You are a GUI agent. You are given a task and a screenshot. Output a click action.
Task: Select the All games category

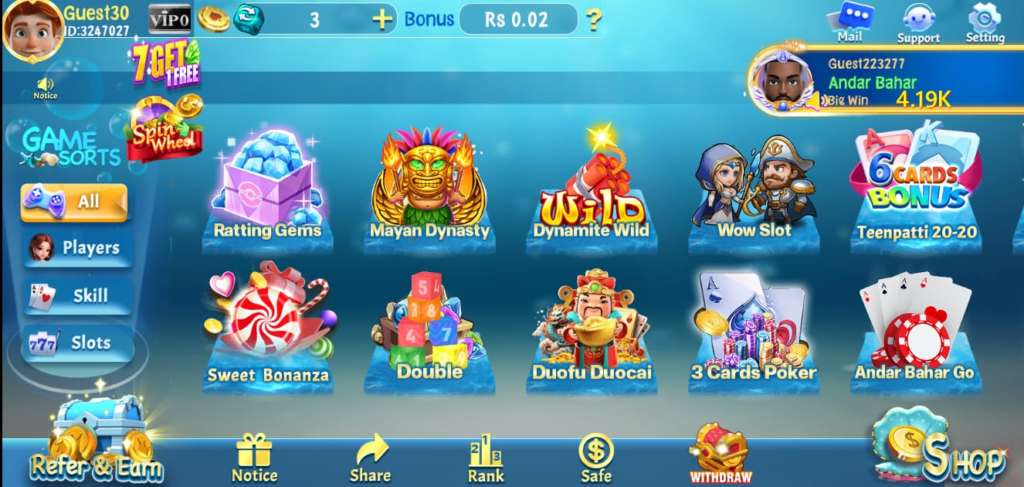[x=75, y=201]
